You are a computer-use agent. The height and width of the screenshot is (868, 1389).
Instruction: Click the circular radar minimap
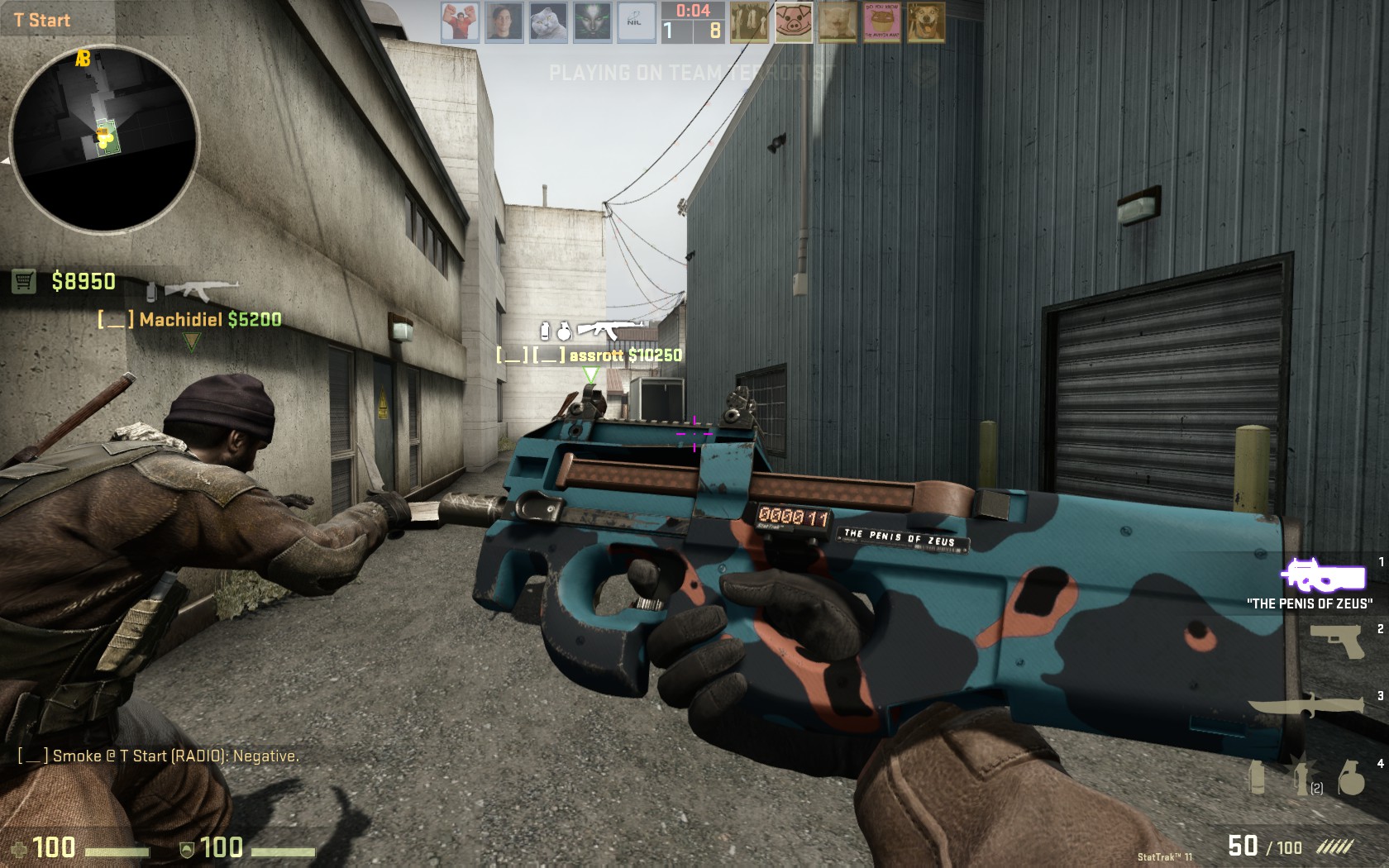click(104, 138)
